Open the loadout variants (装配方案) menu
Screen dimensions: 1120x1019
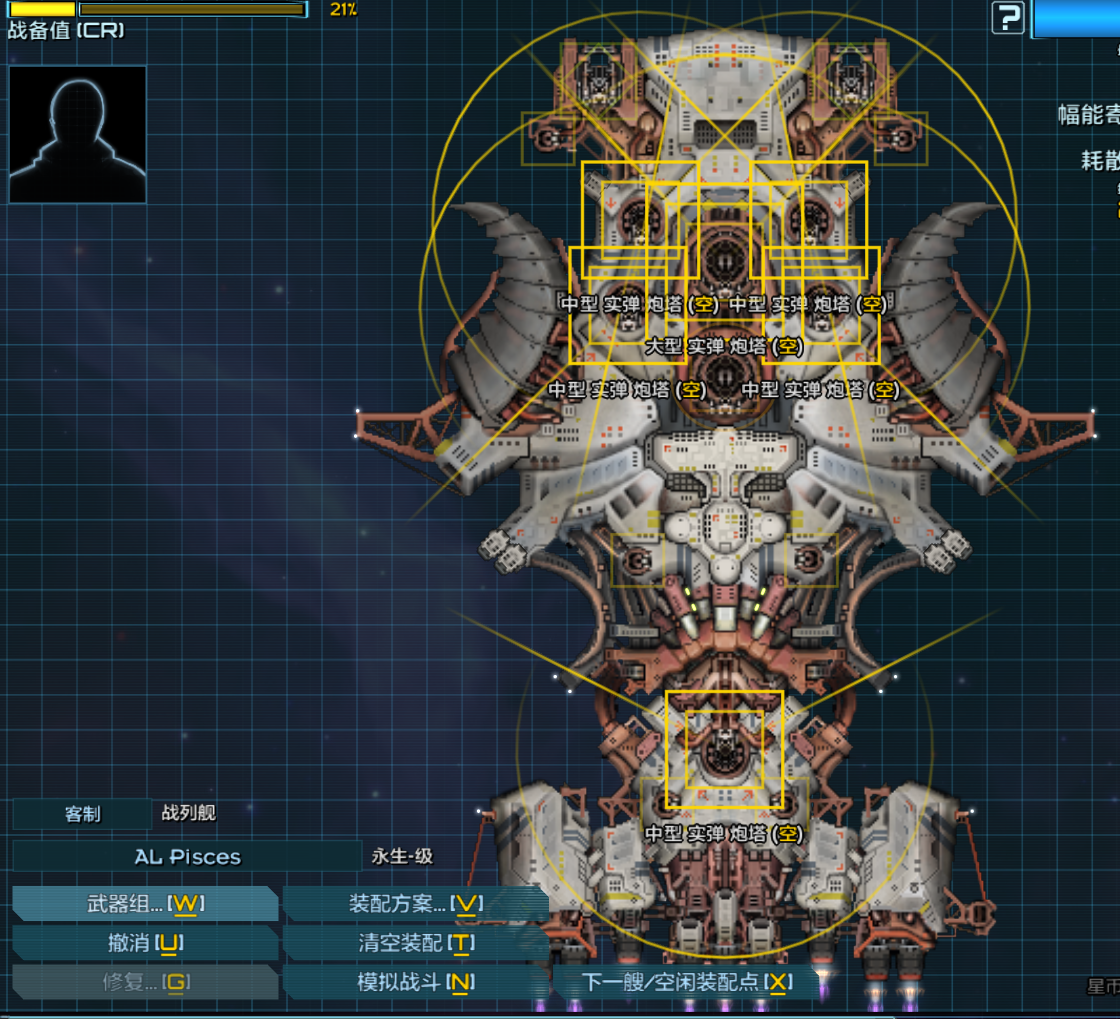tap(415, 904)
